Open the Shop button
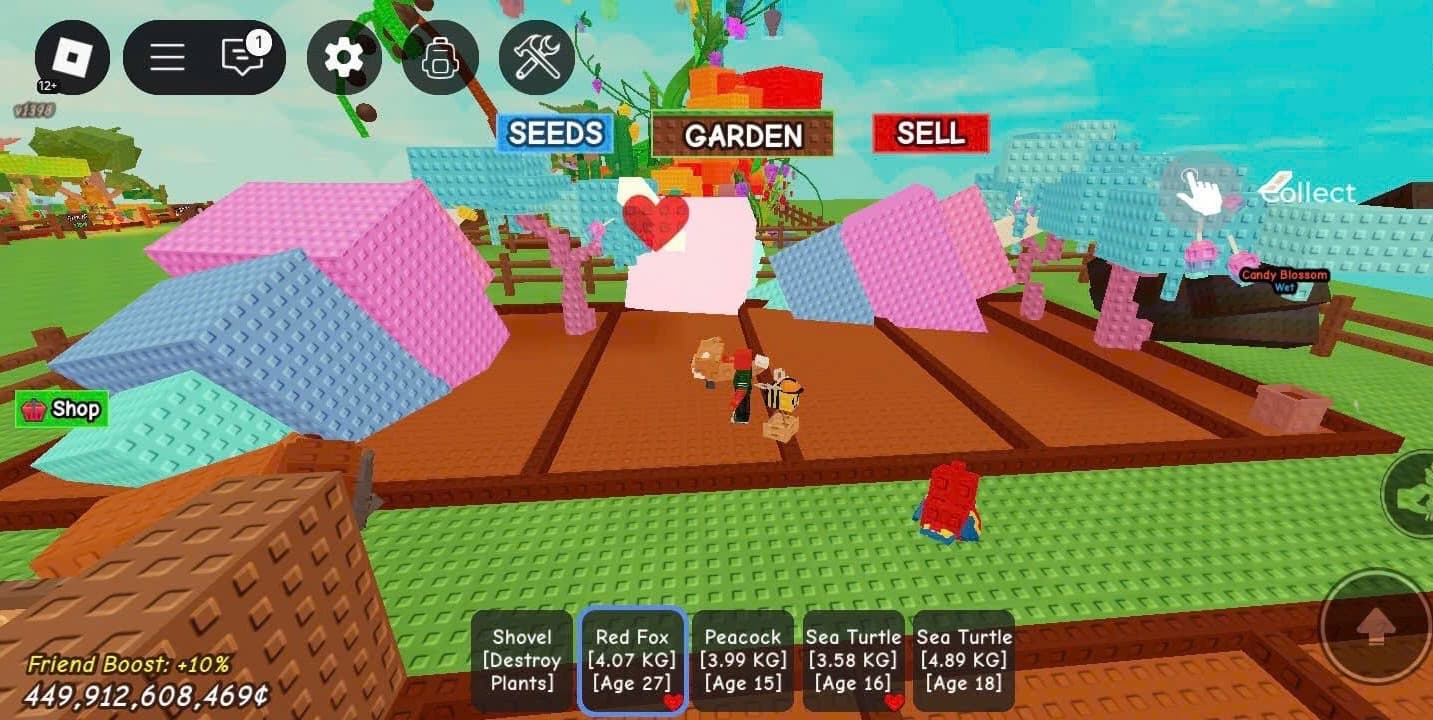 62,409
